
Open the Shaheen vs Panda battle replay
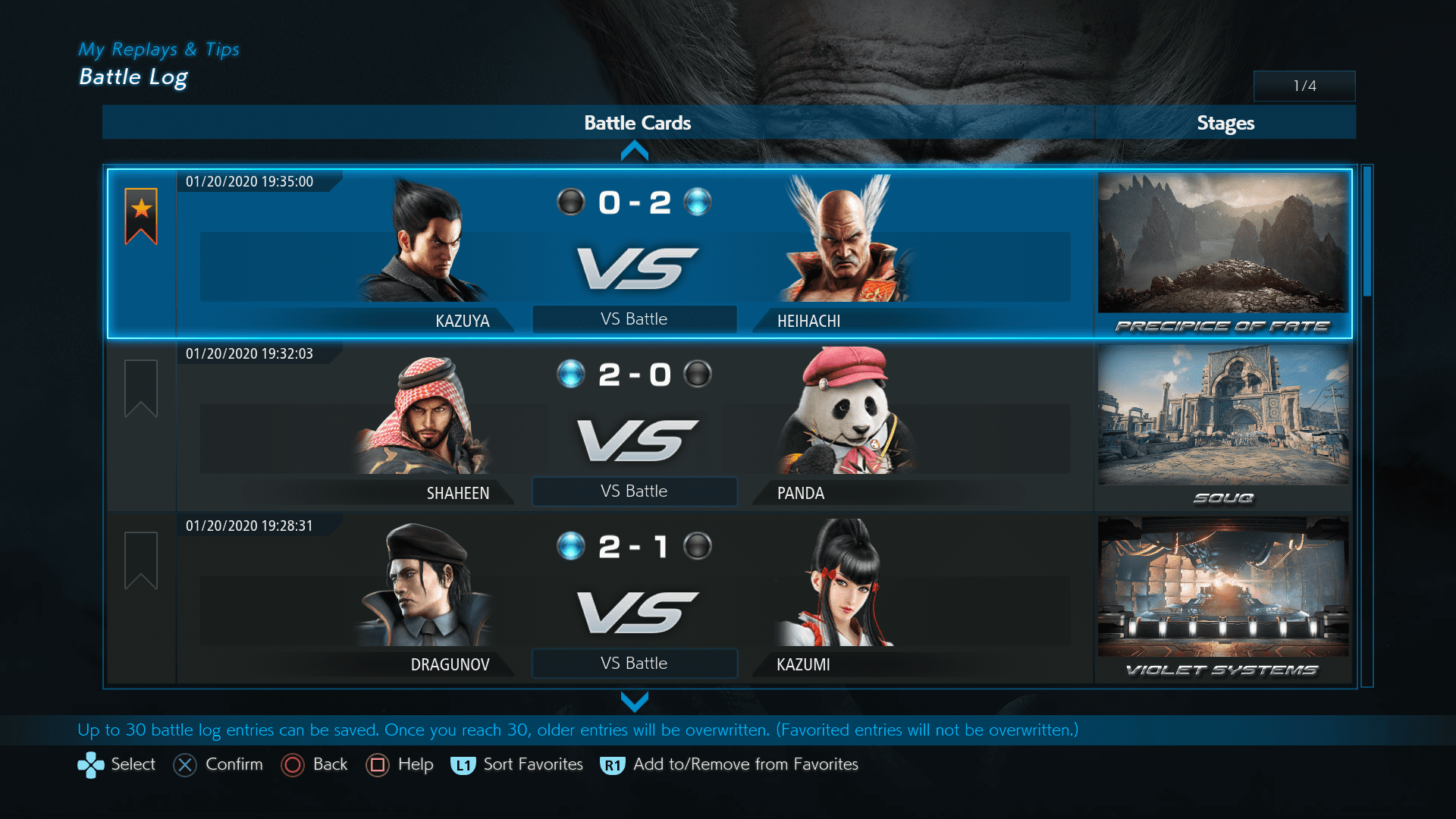634,426
